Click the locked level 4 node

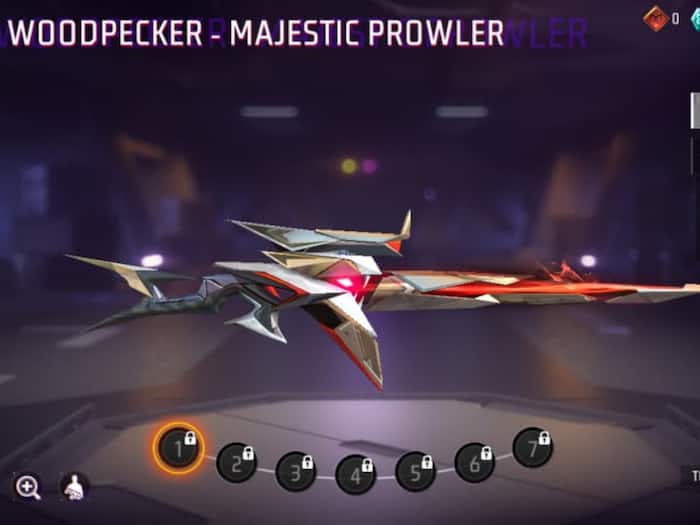point(356,474)
